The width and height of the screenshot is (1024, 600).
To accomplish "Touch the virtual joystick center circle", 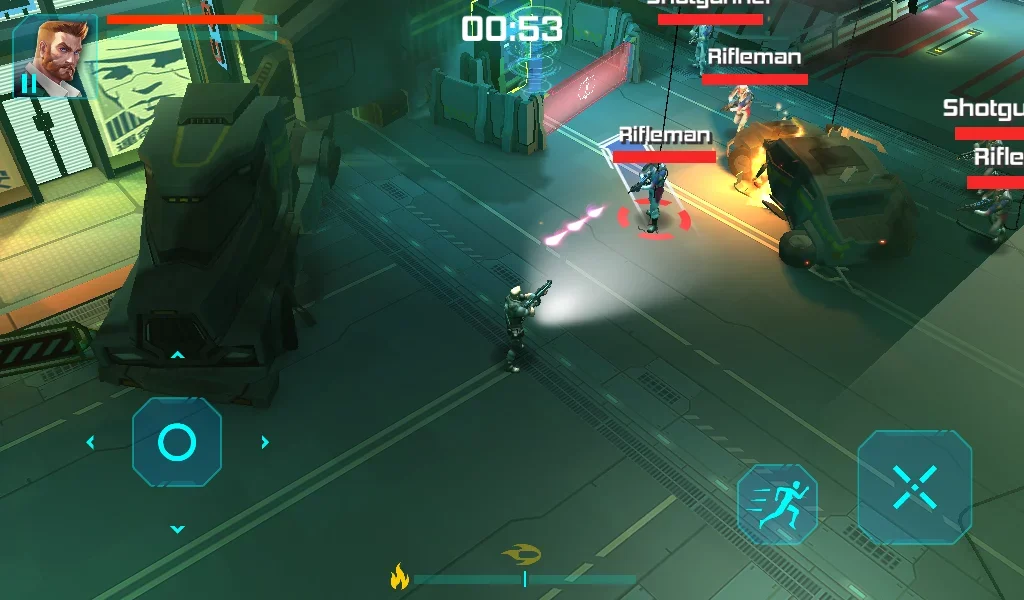I will [177, 442].
